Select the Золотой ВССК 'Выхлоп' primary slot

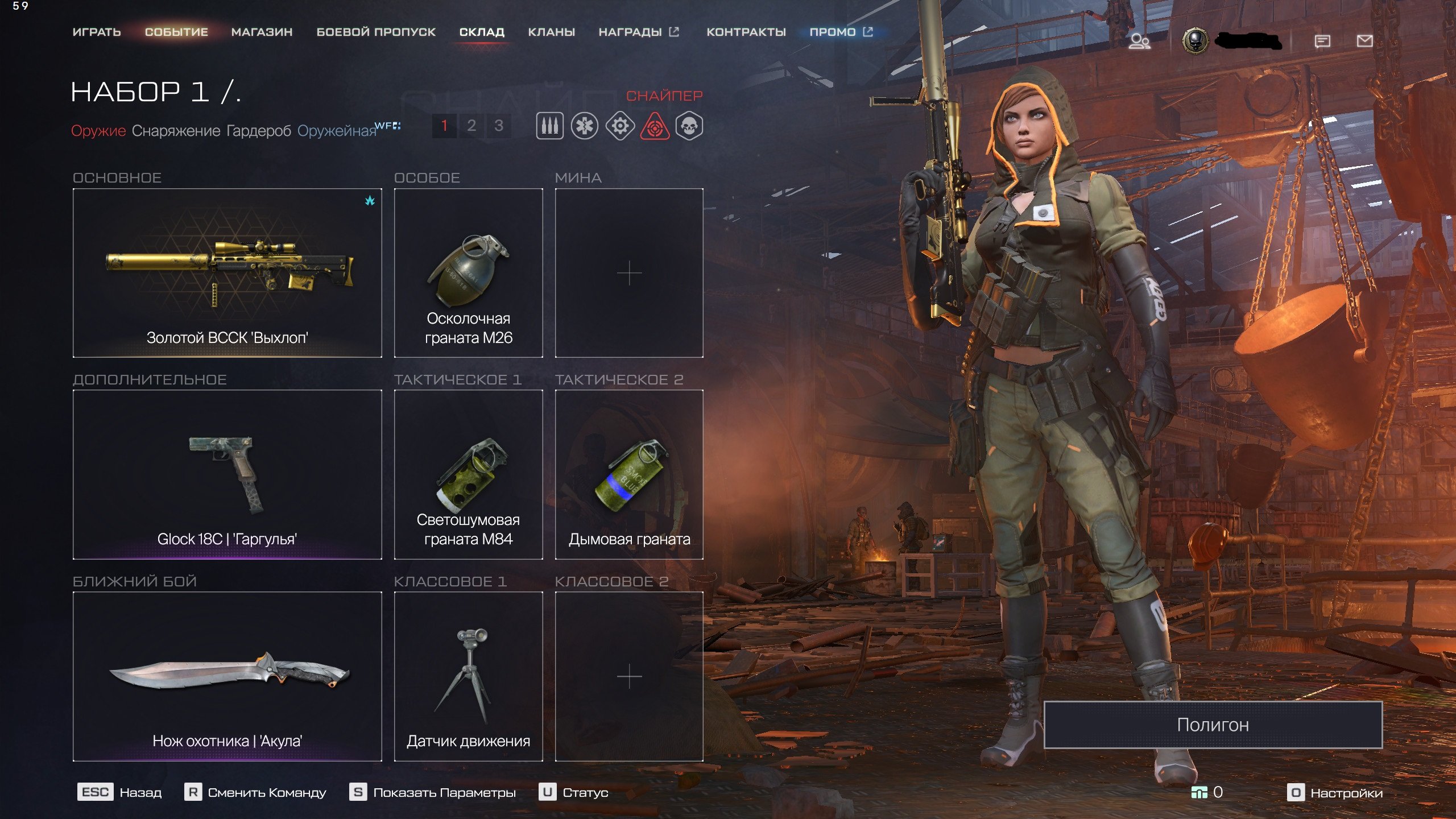[227, 273]
